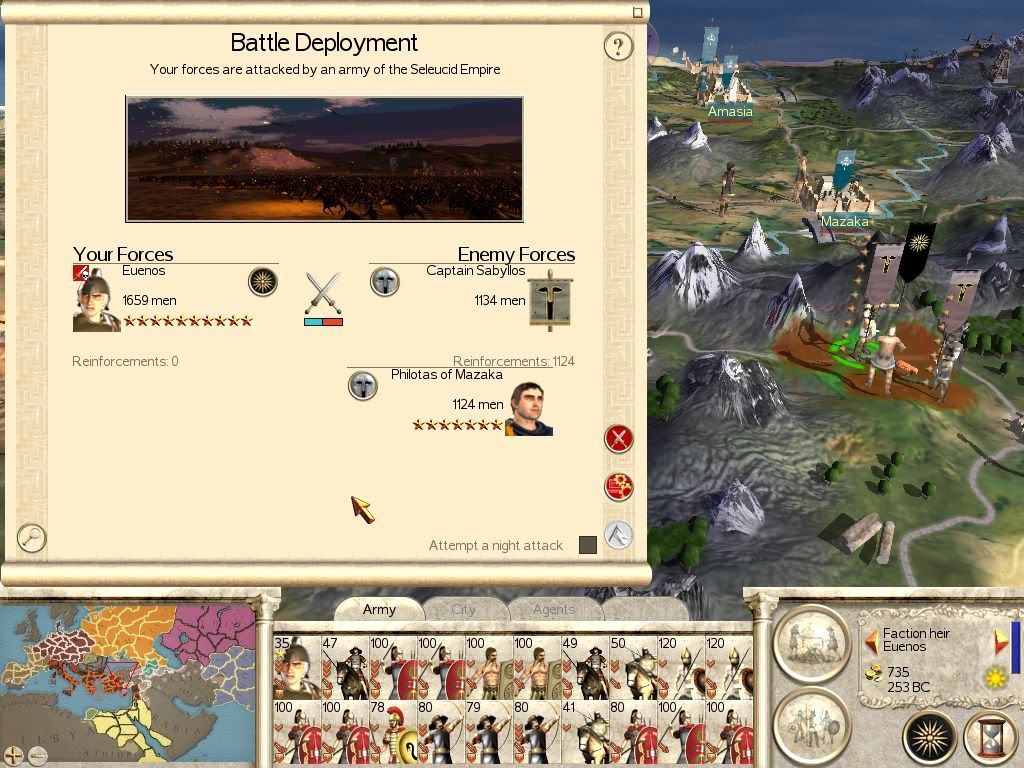
Task: Auto-resolve the battle with the scroll button
Action: [x=619, y=486]
